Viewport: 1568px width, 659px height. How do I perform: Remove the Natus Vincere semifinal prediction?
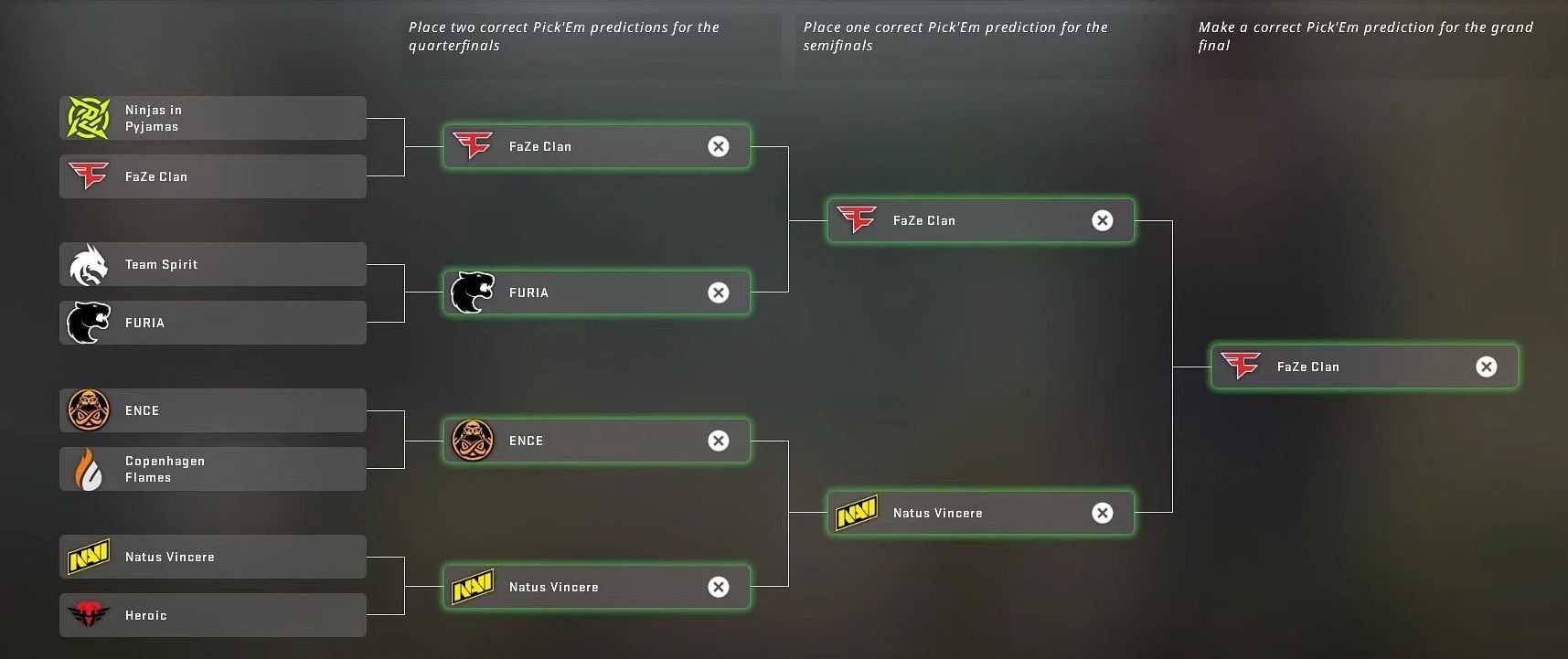tap(1103, 513)
